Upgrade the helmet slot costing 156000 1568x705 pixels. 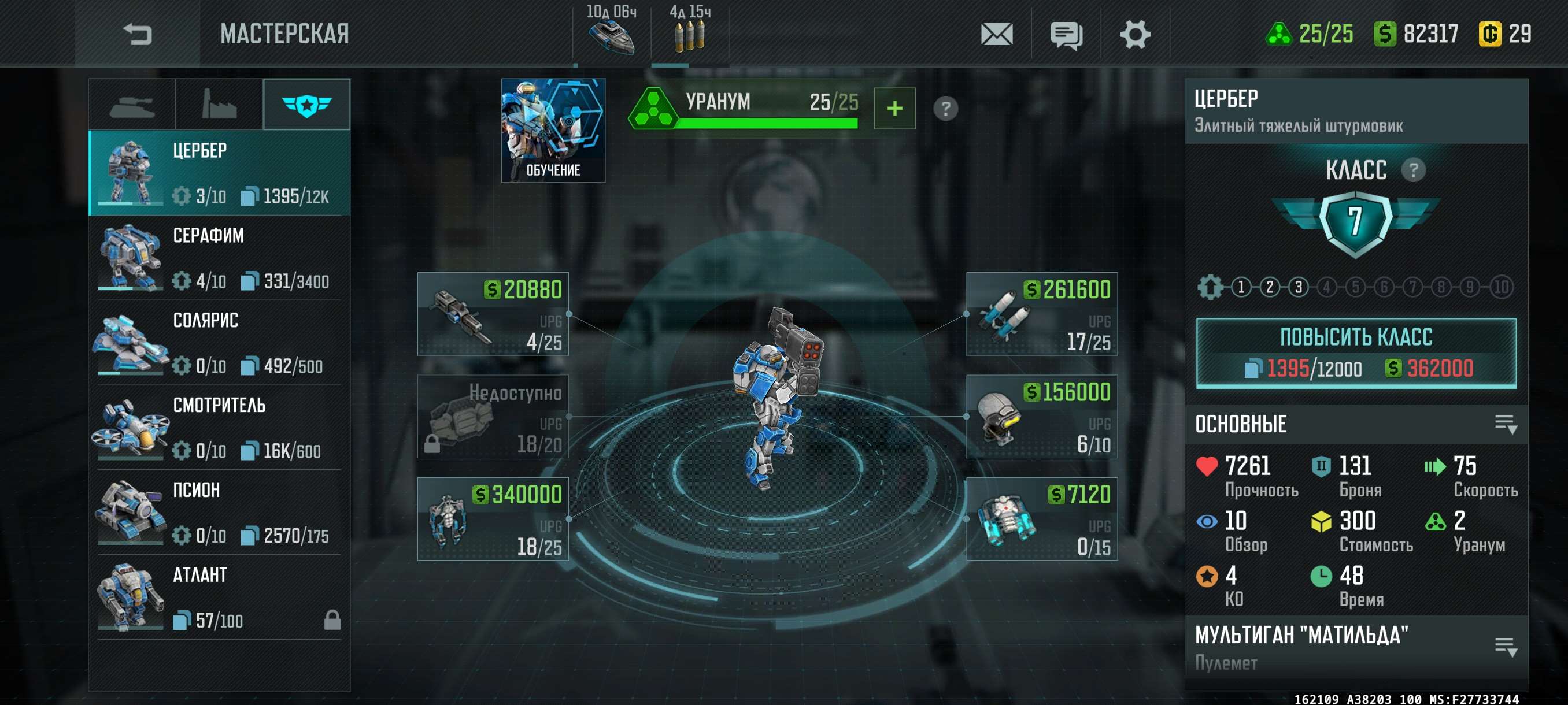(1041, 417)
